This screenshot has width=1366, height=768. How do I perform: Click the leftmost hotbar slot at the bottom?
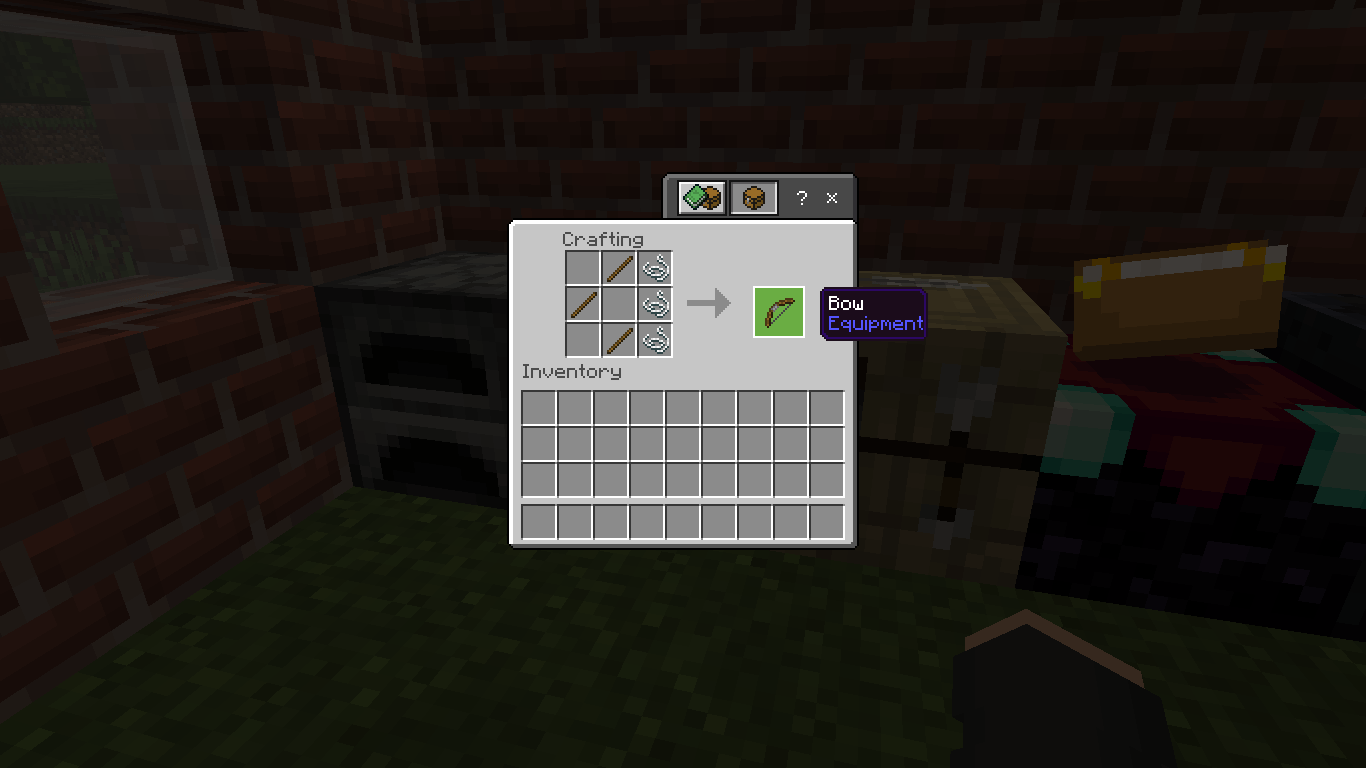537,521
